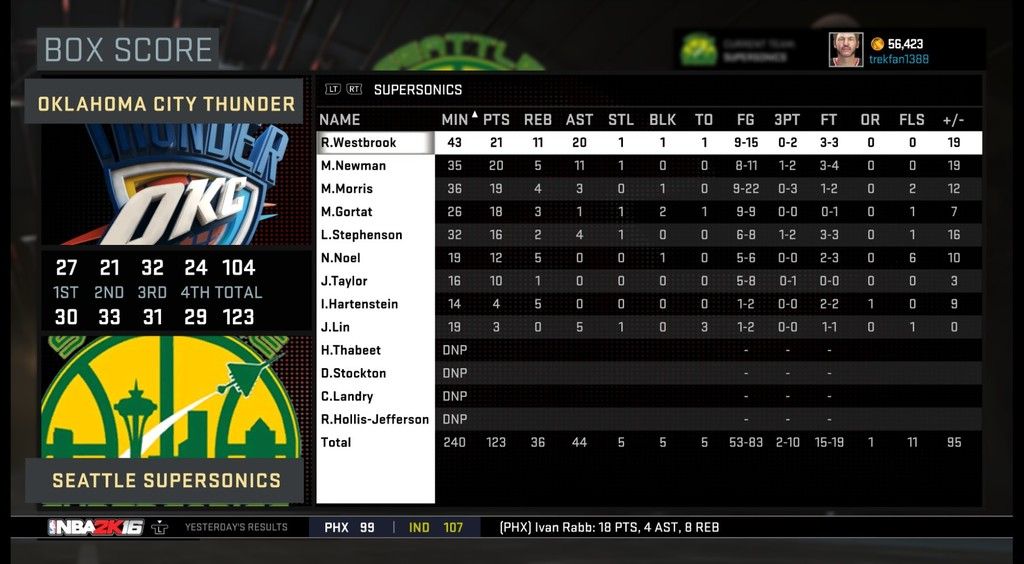Viewport: 1024px width, 564px height.
Task: Sort players by PTS column header
Action: point(496,119)
